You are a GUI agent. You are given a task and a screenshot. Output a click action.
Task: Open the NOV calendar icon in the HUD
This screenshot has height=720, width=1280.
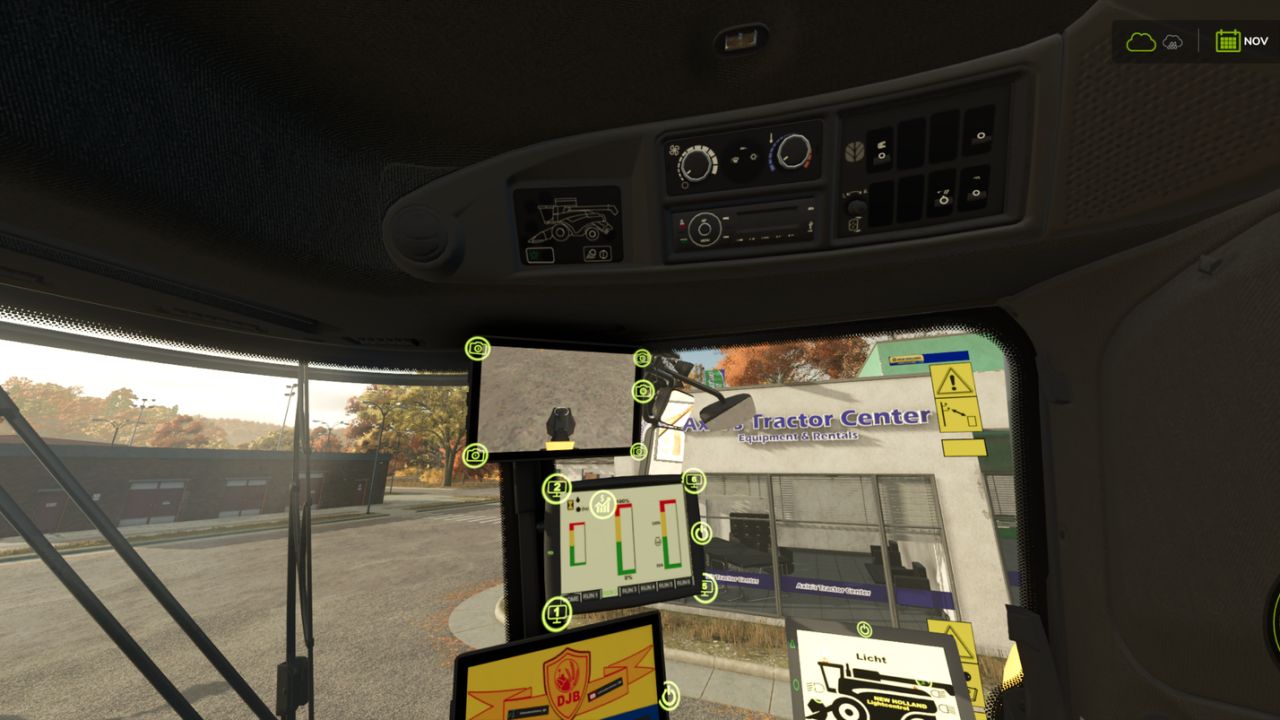click(x=1228, y=41)
